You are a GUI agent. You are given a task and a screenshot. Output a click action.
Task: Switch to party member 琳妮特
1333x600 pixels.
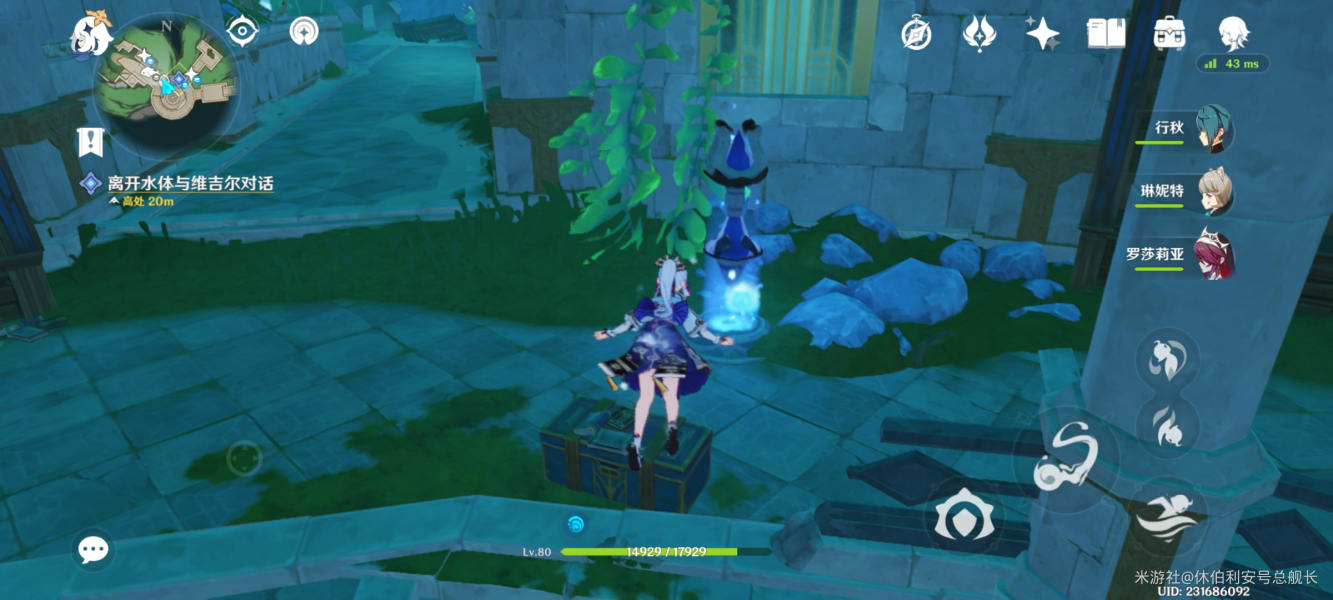click(x=1214, y=192)
